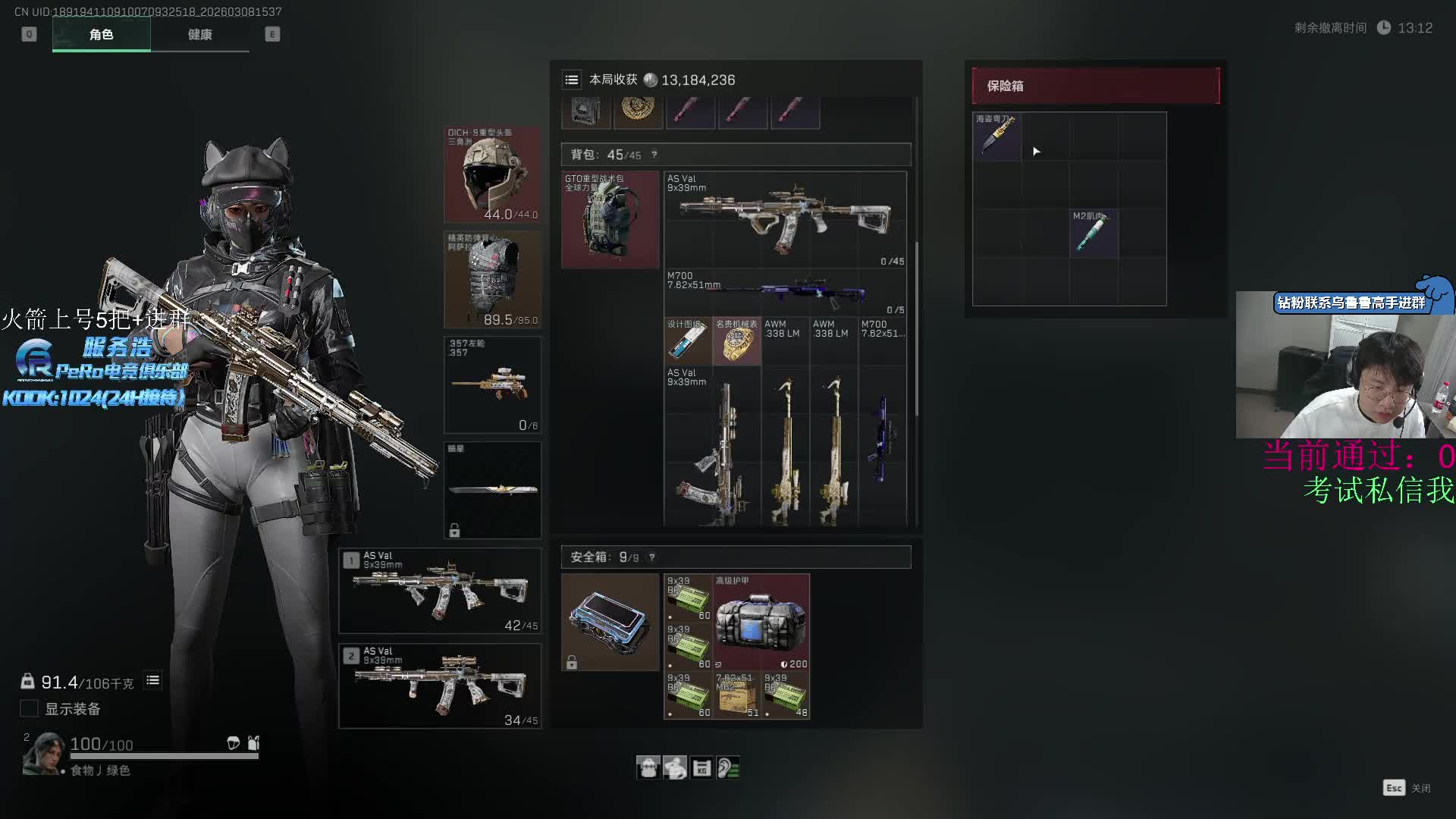Screen dimensions: 1456x819
Task: Select primary weapon slot 1 AS Val
Action: coord(440,591)
